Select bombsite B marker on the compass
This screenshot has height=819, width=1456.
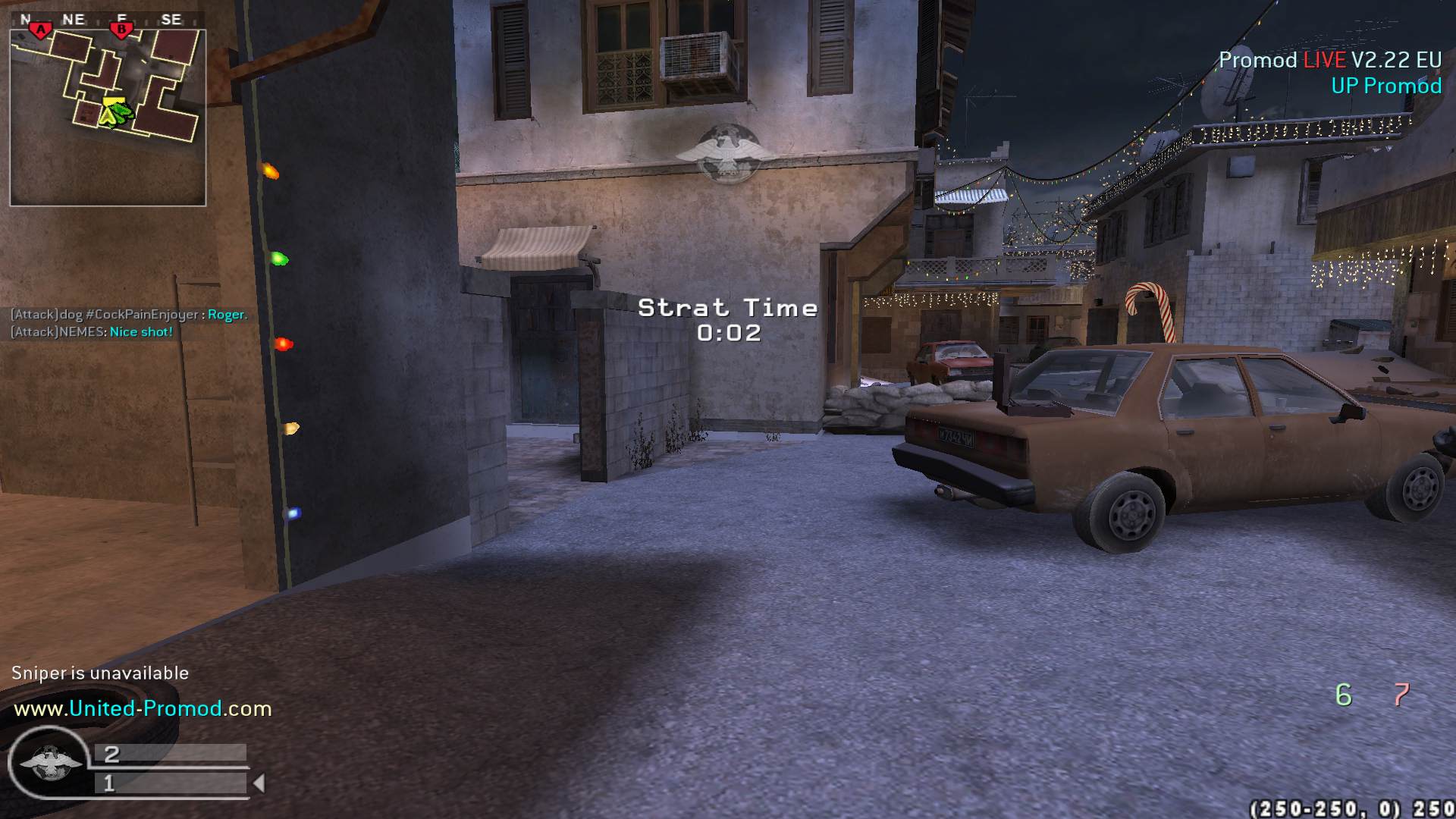pyautogui.click(x=121, y=30)
